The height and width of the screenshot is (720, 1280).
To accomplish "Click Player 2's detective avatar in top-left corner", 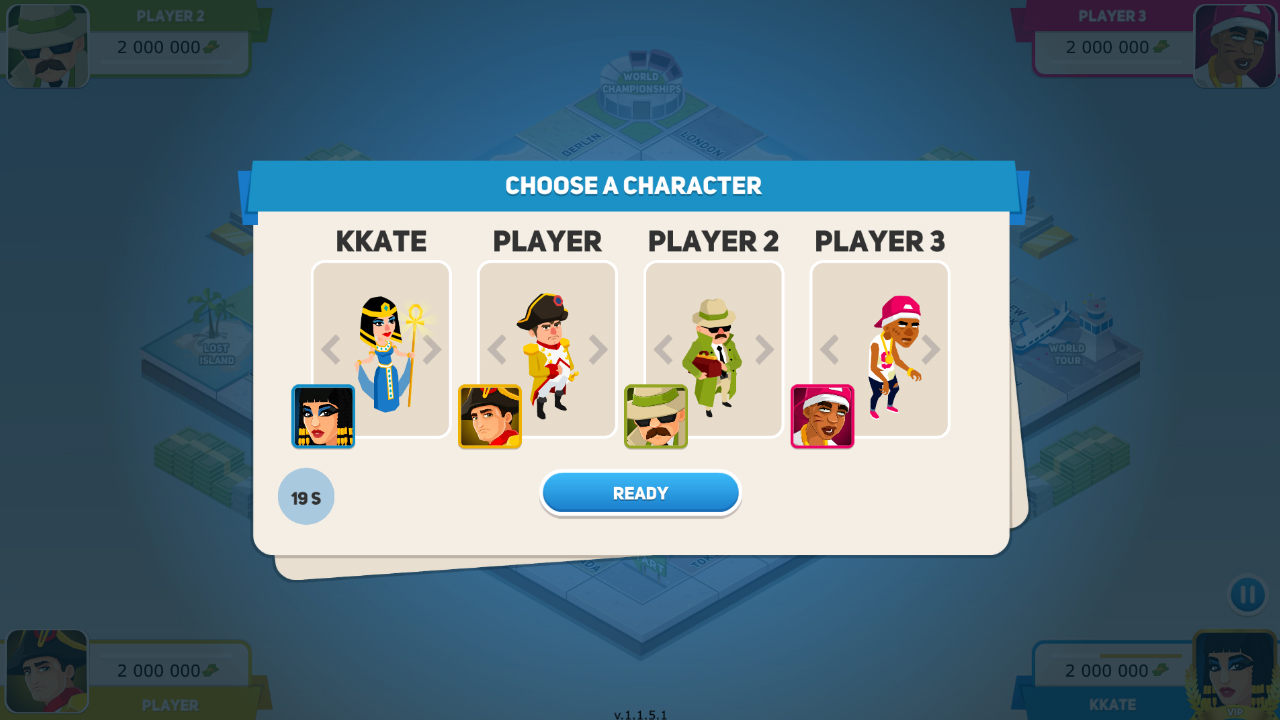I will click(x=47, y=44).
